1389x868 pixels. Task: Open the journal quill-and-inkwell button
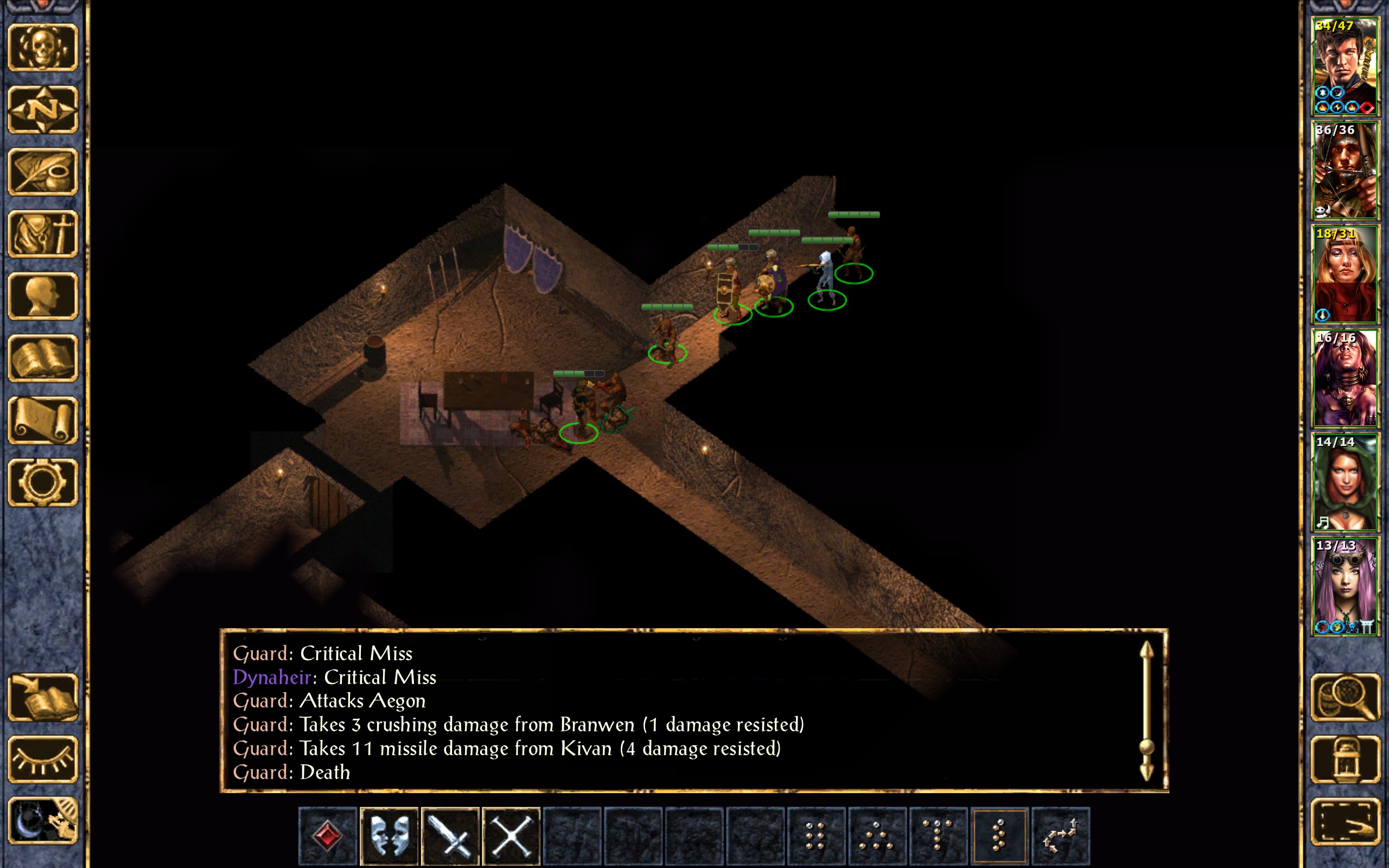43,171
